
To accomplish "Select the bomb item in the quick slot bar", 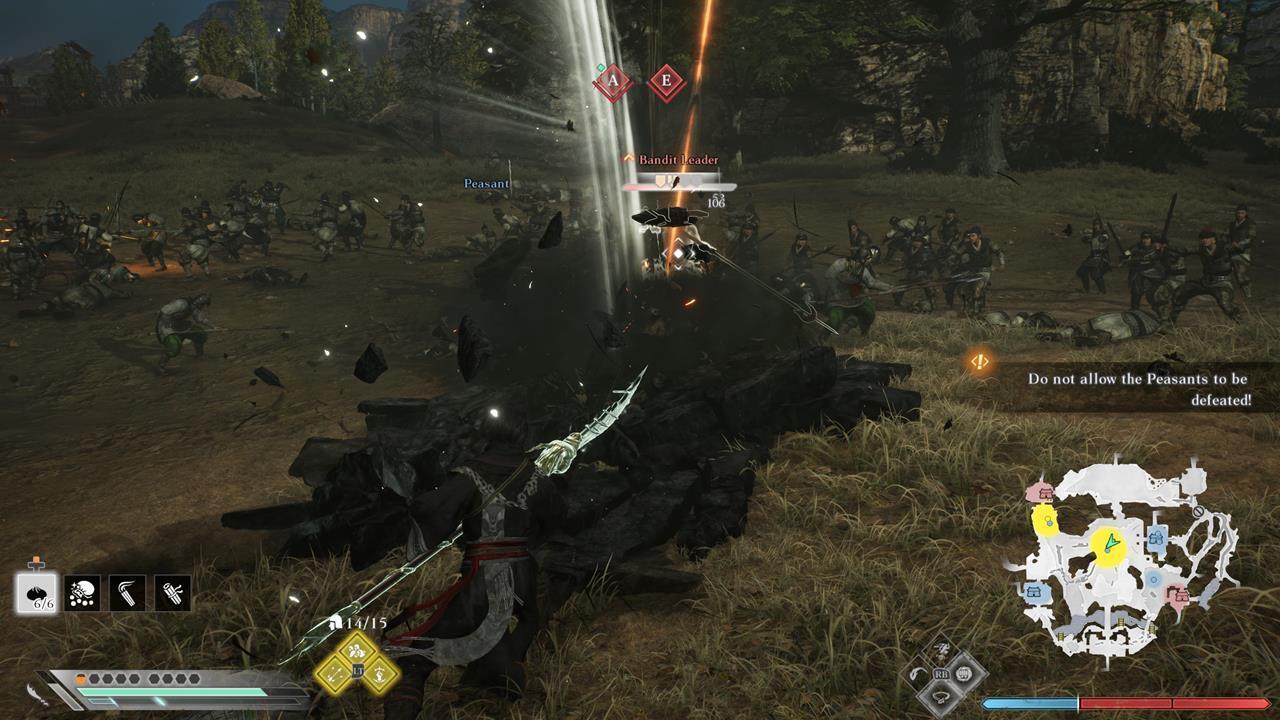I will coord(84,592).
